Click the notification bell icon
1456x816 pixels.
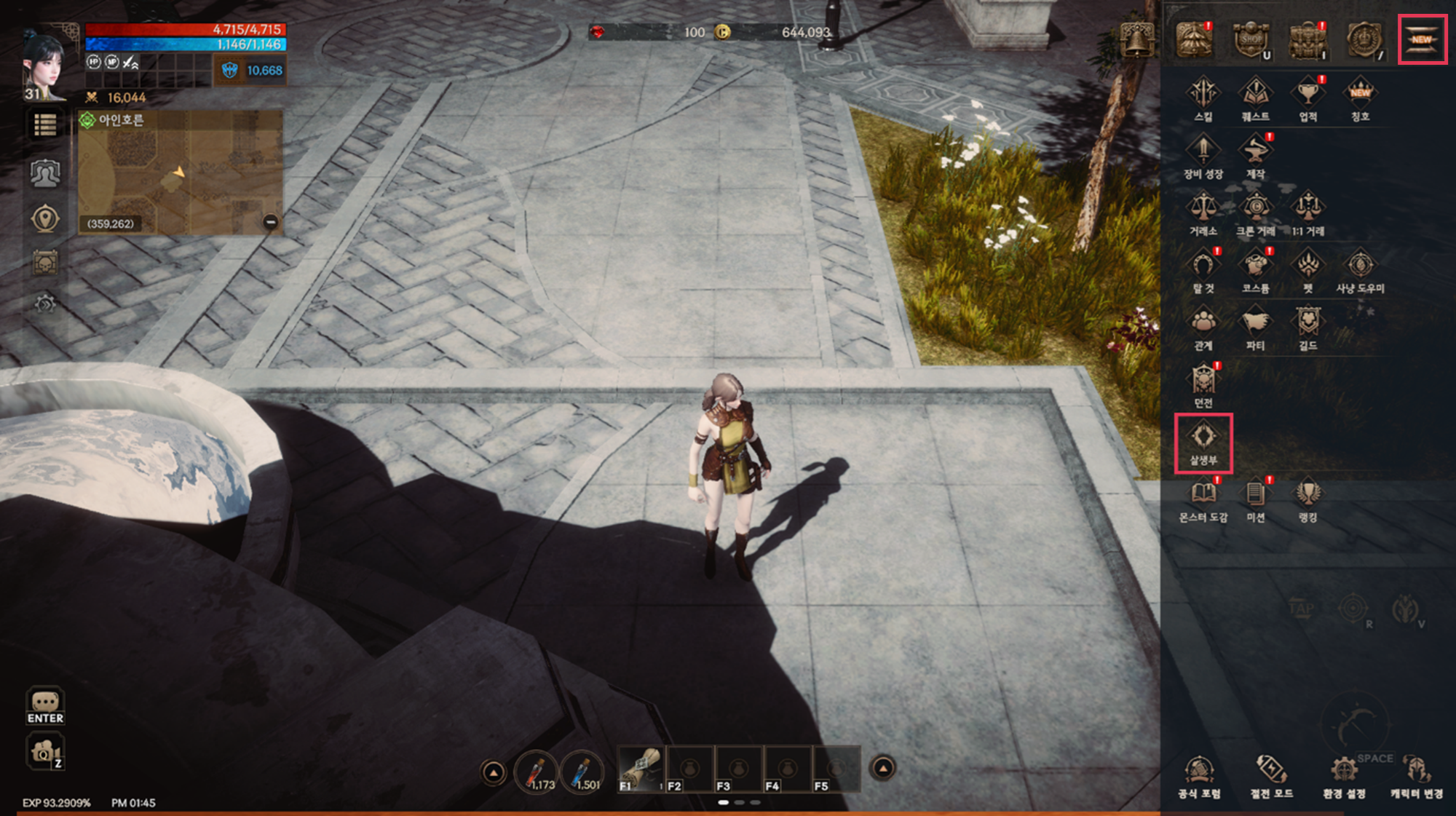(x=1136, y=40)
